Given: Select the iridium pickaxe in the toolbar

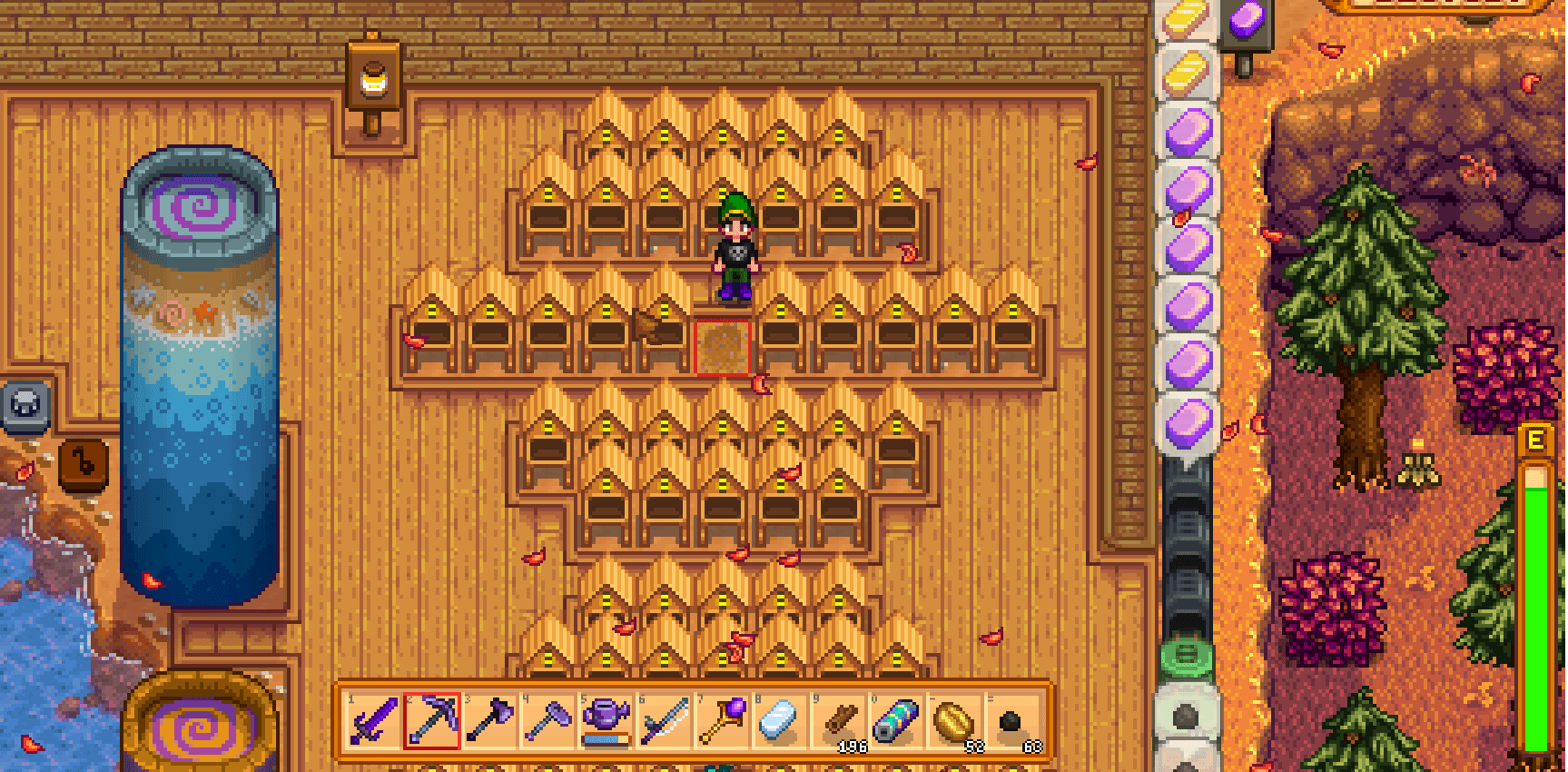Looking at the screenshot, I should click(434, 720).
